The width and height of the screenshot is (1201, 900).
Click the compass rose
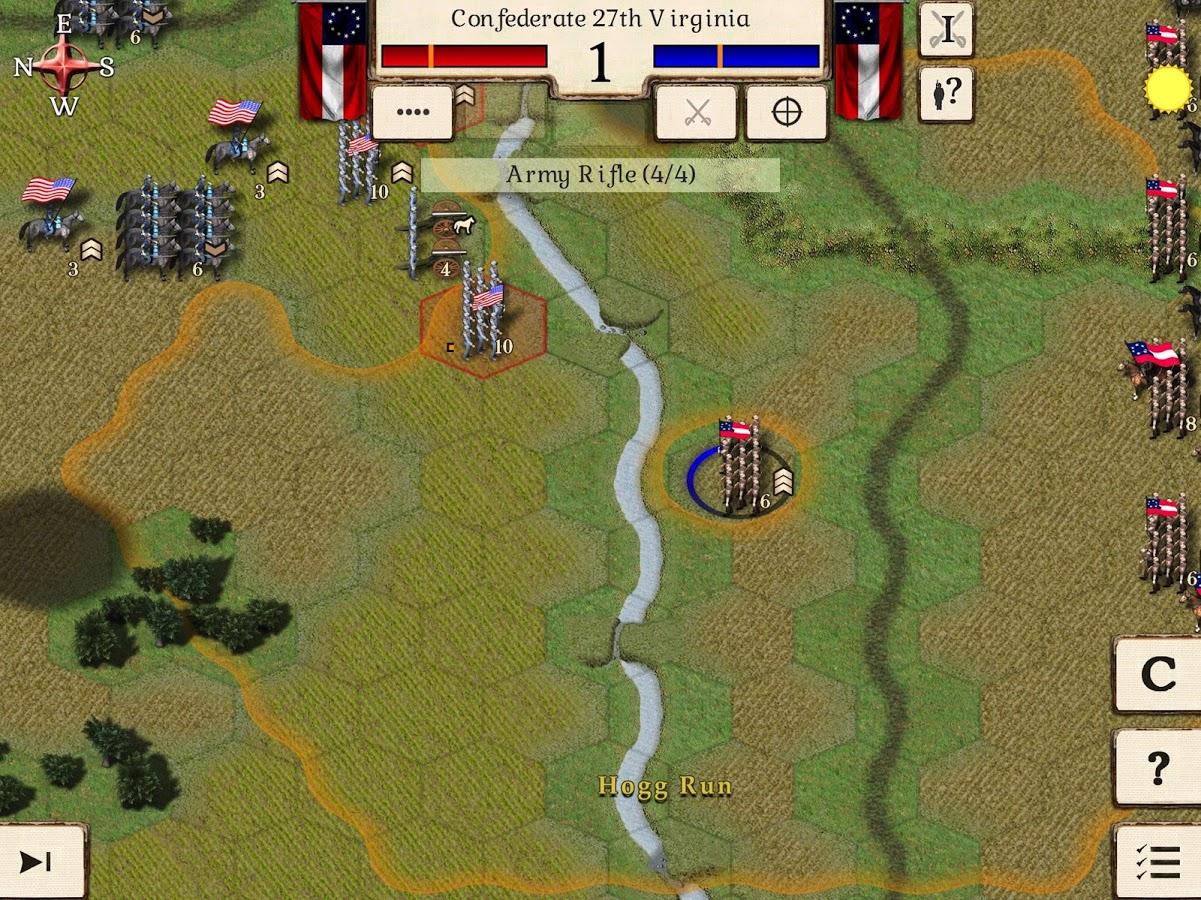(64, 66)
